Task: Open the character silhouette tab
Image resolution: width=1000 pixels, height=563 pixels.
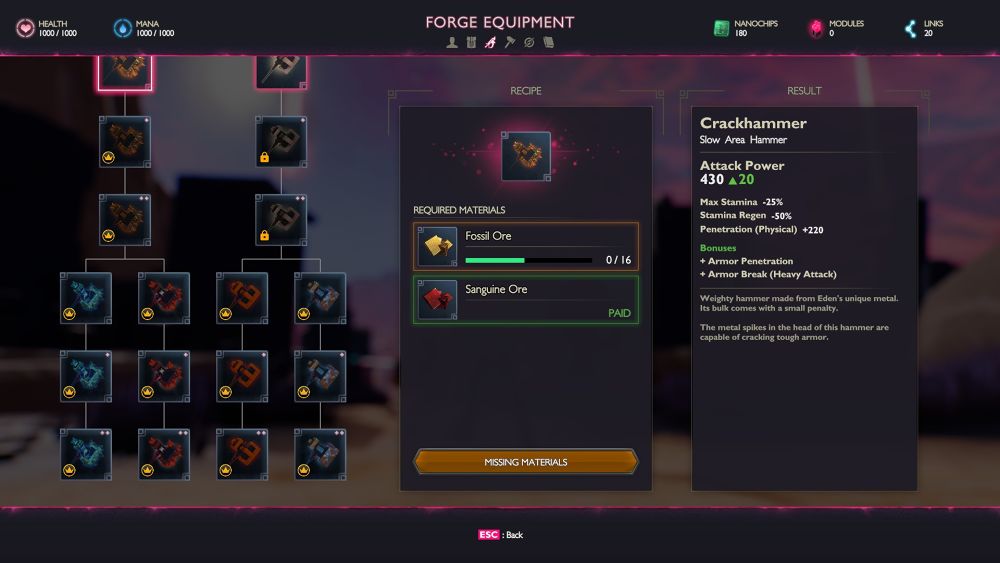Action: (x=453, y=42)
